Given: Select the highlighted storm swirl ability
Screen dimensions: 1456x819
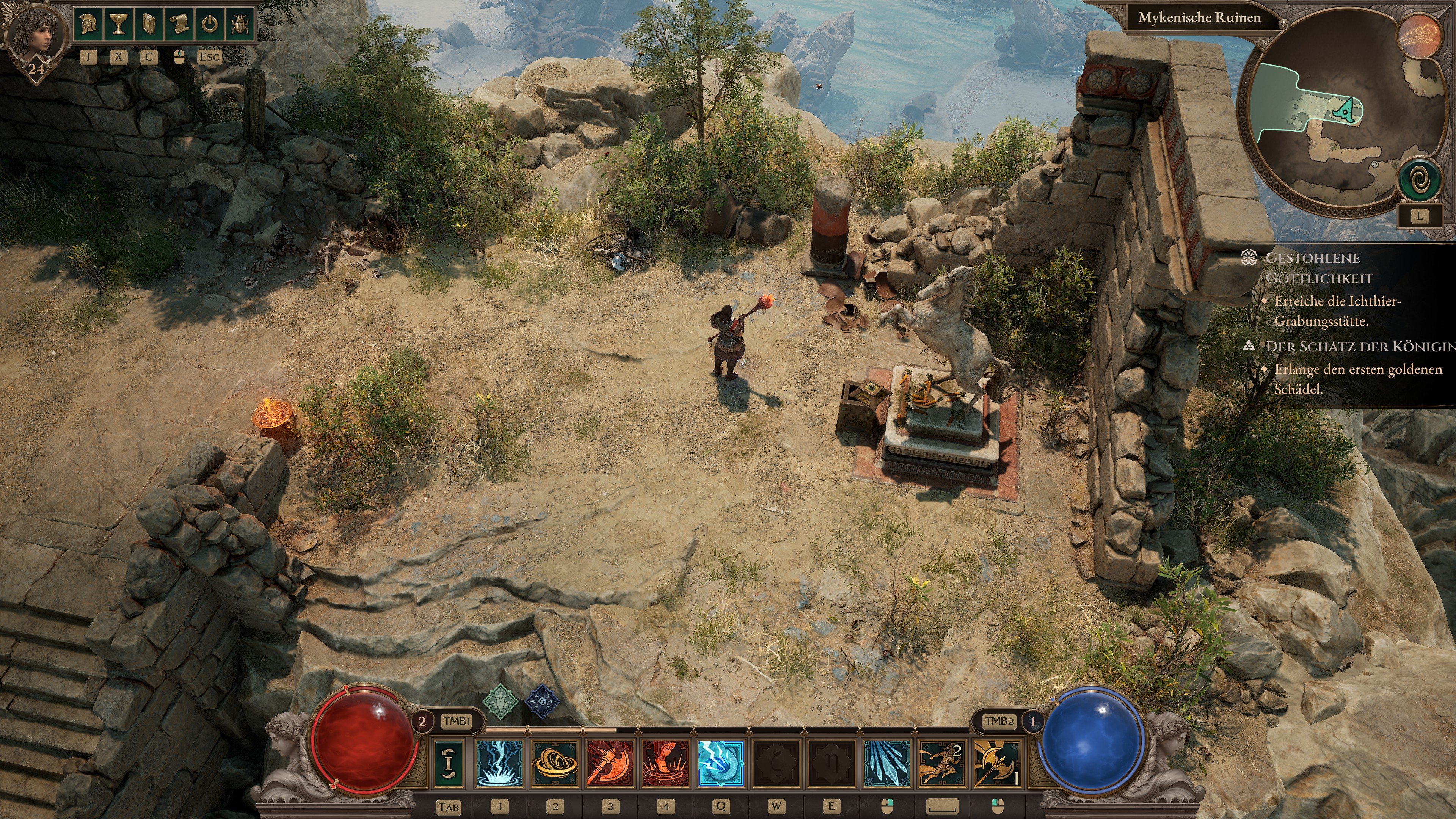Looking at the screenshot, I should [721, 764].
